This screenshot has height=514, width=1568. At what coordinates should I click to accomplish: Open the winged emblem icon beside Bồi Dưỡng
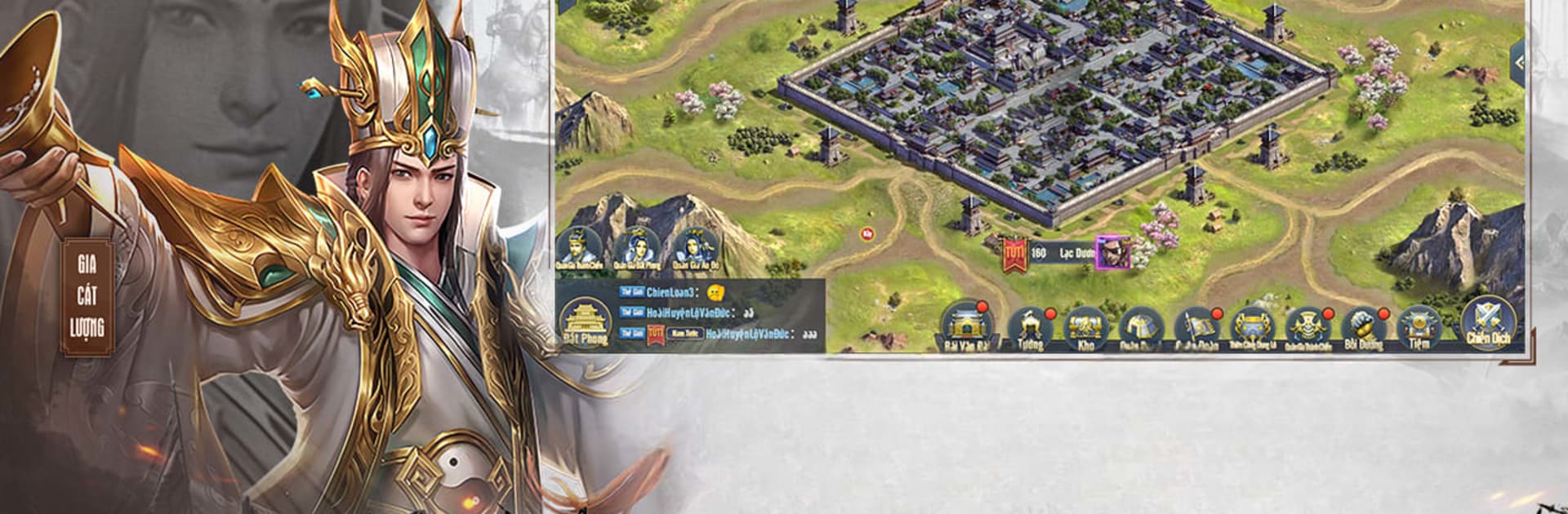tap(1307, 327)
